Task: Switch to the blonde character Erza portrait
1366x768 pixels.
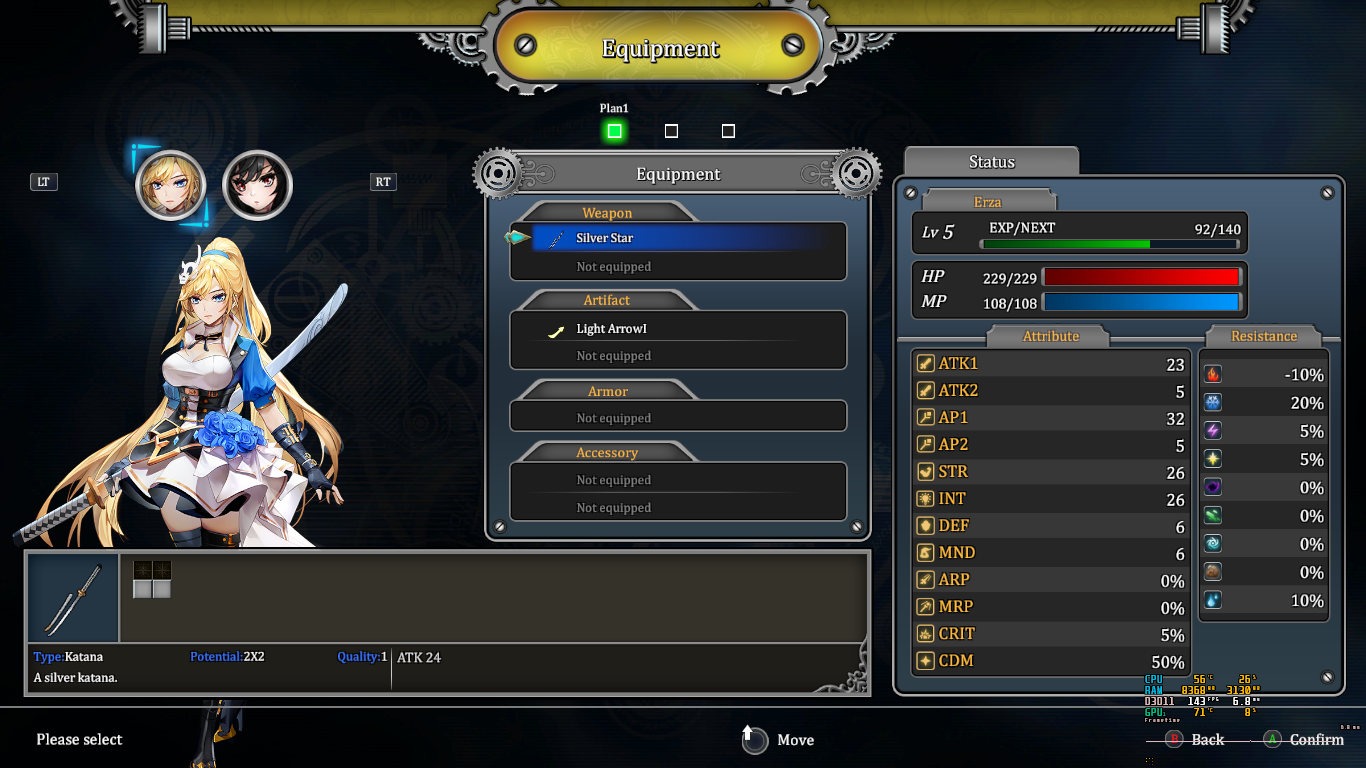Action: (x=170, y=186)
